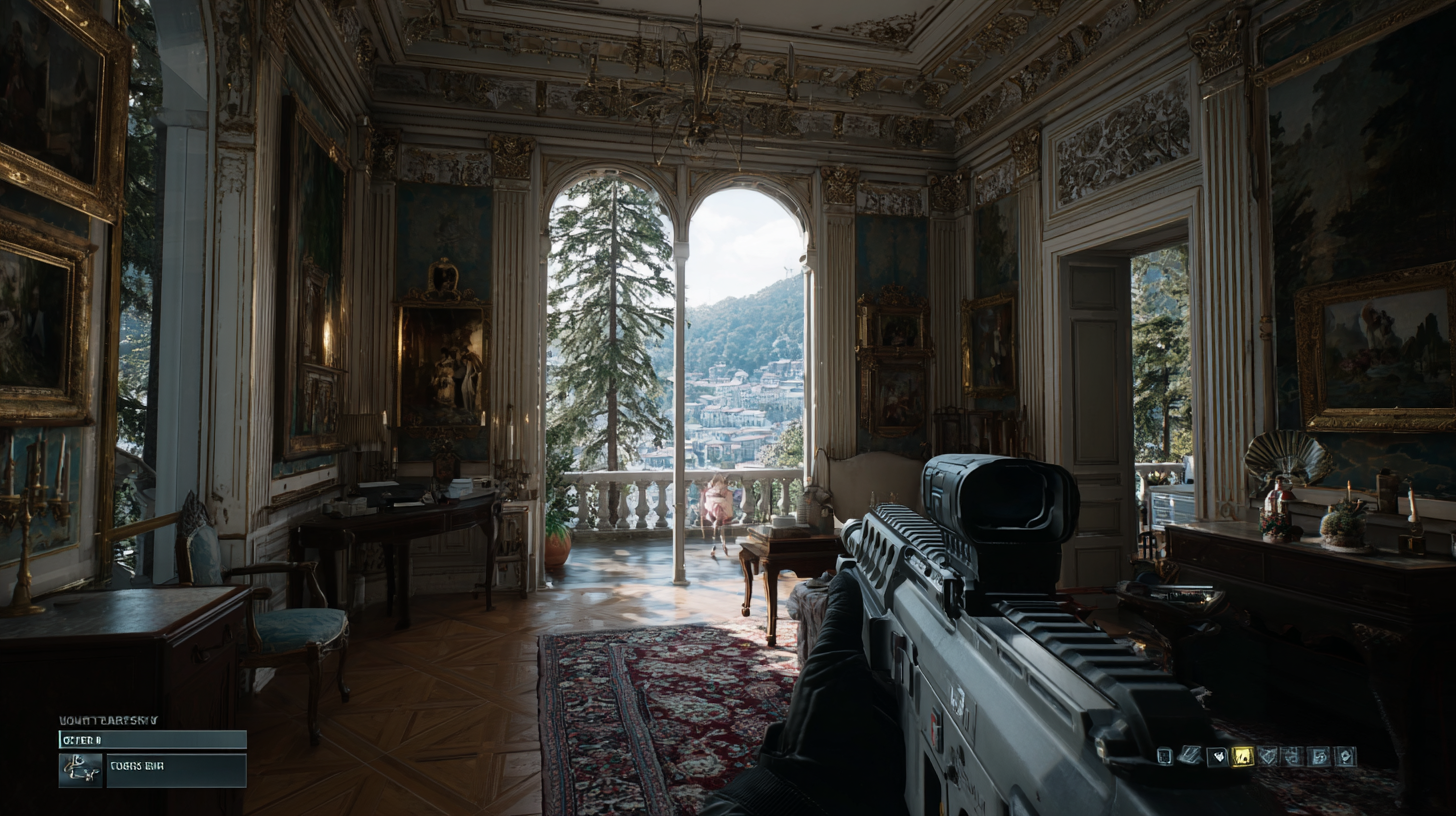Select the blade quick-slot icon
This screenshot has width=1456, height=816.
click(x=1191, y=756)
